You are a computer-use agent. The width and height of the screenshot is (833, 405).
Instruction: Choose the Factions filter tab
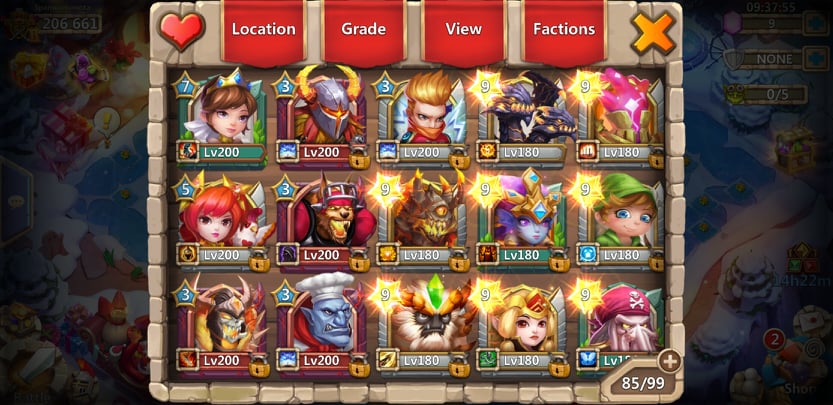(x=564, y=29)
